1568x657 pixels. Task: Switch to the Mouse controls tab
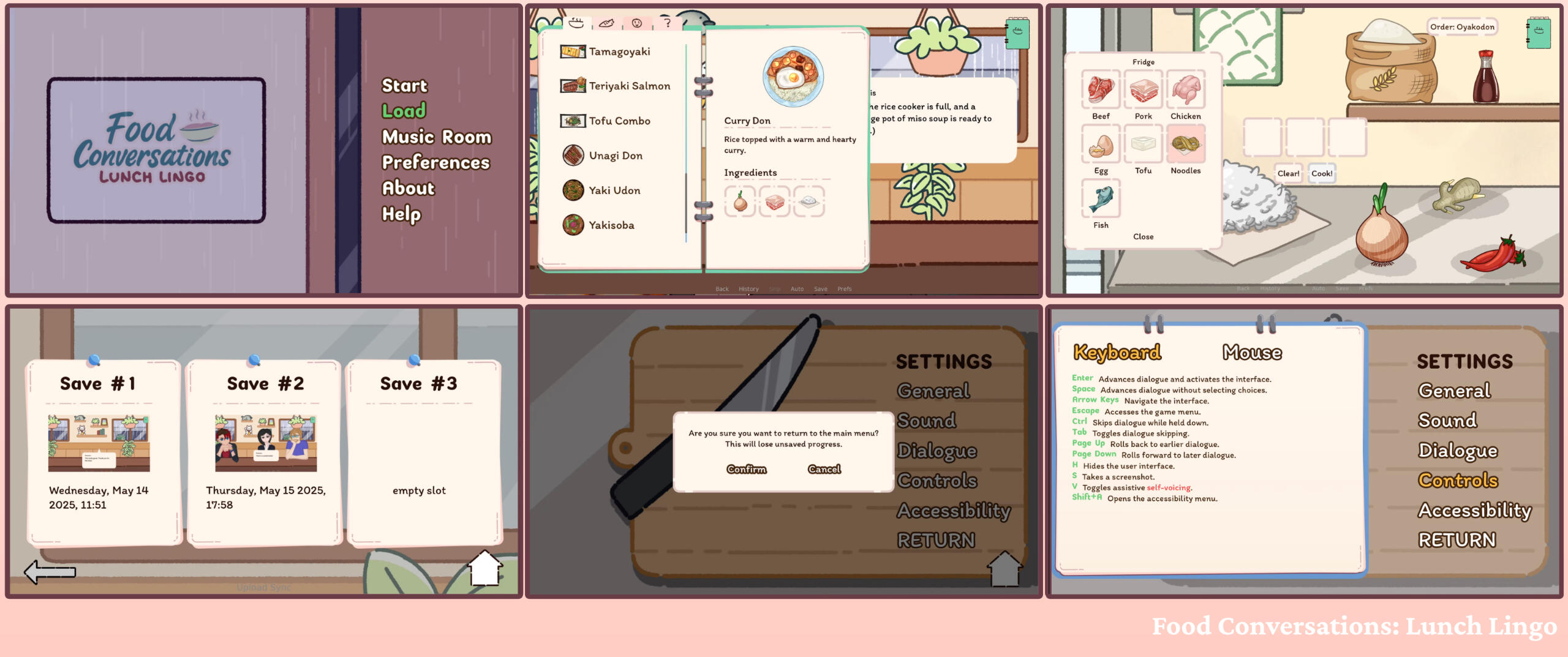pyautogui.click(x=1252, y=353)
